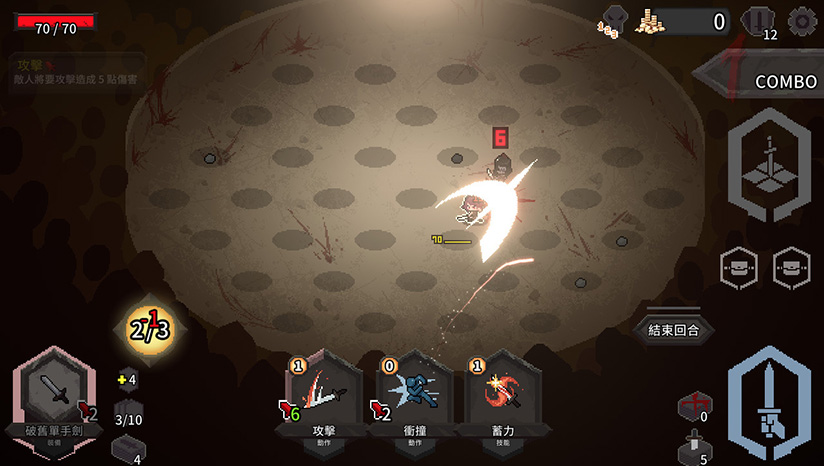Click the card stack showing 3/10
The image size is (824, 466).
[x=128, y=413]
